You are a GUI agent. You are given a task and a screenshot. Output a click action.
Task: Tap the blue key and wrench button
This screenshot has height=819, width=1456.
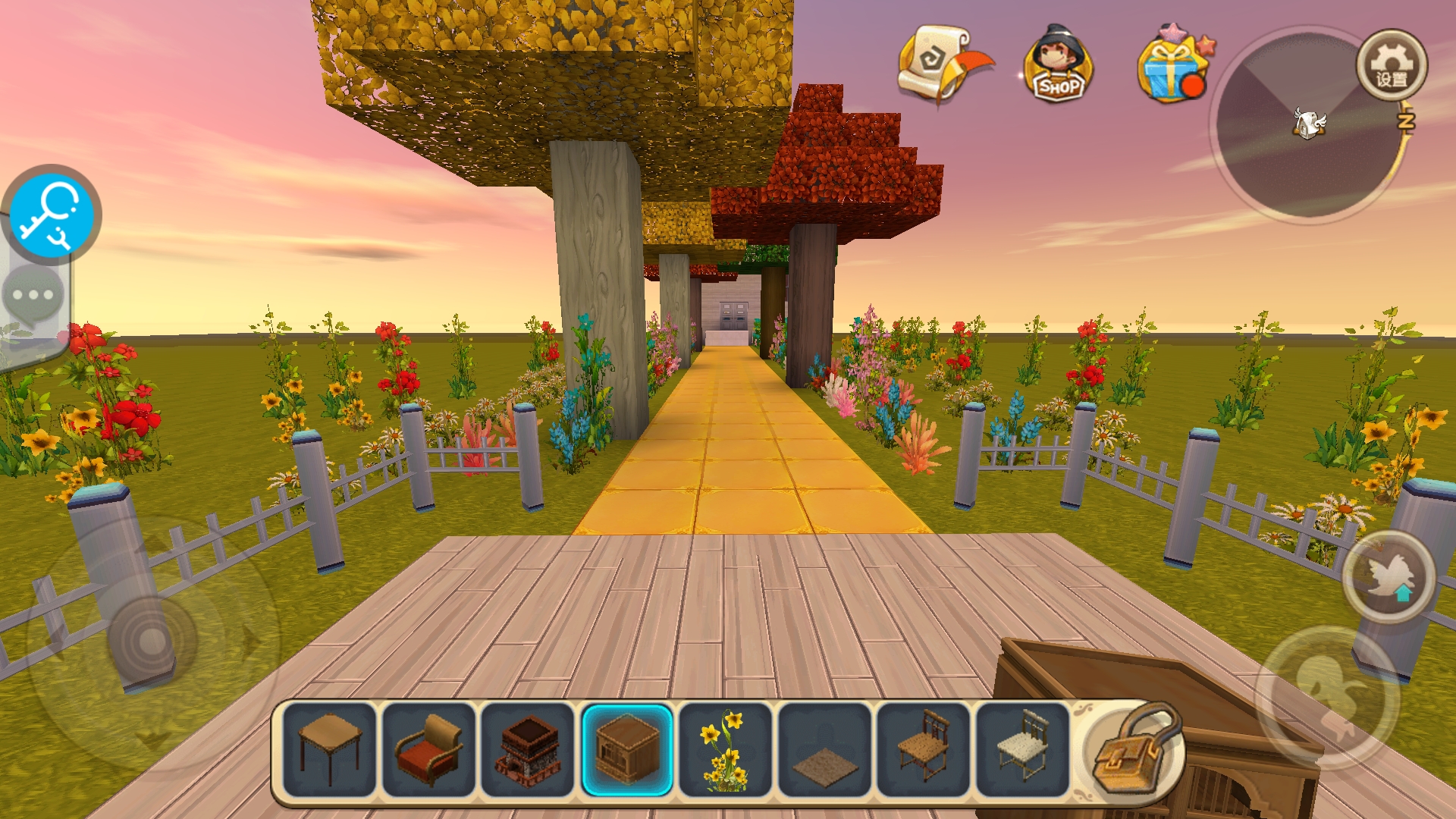click(51, 214)
